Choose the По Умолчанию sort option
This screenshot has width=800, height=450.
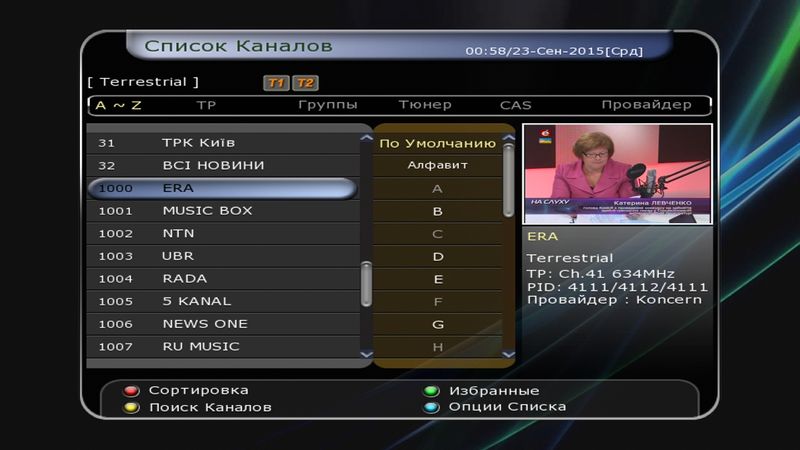(x=438, y=143)
